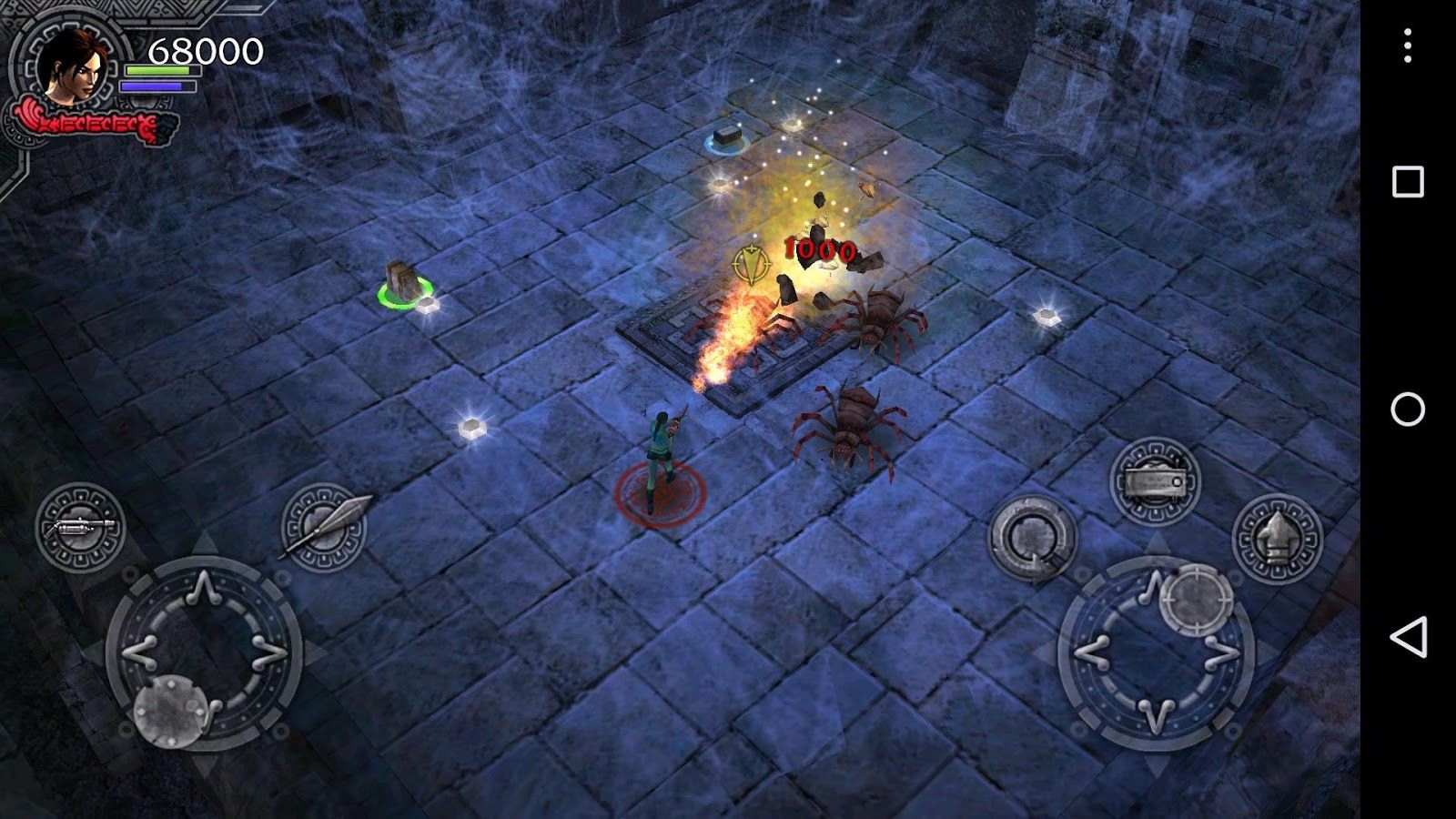
Task: Select the shotgun weapon icon
Action: click(x=82, y=528)
